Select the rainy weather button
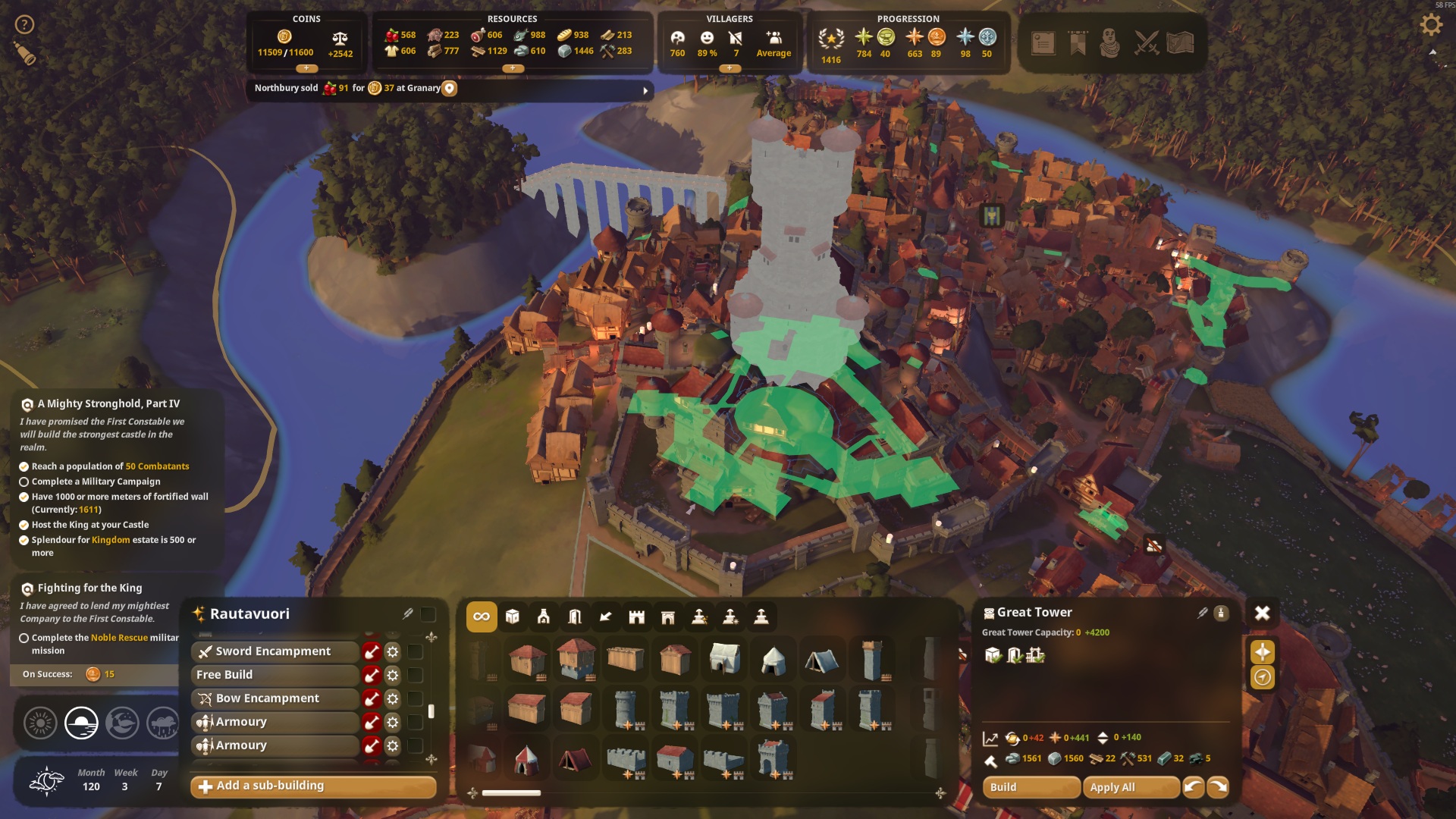Image resolution: width=1456 pixels, height=819 pixels. [x=162, y=723]
